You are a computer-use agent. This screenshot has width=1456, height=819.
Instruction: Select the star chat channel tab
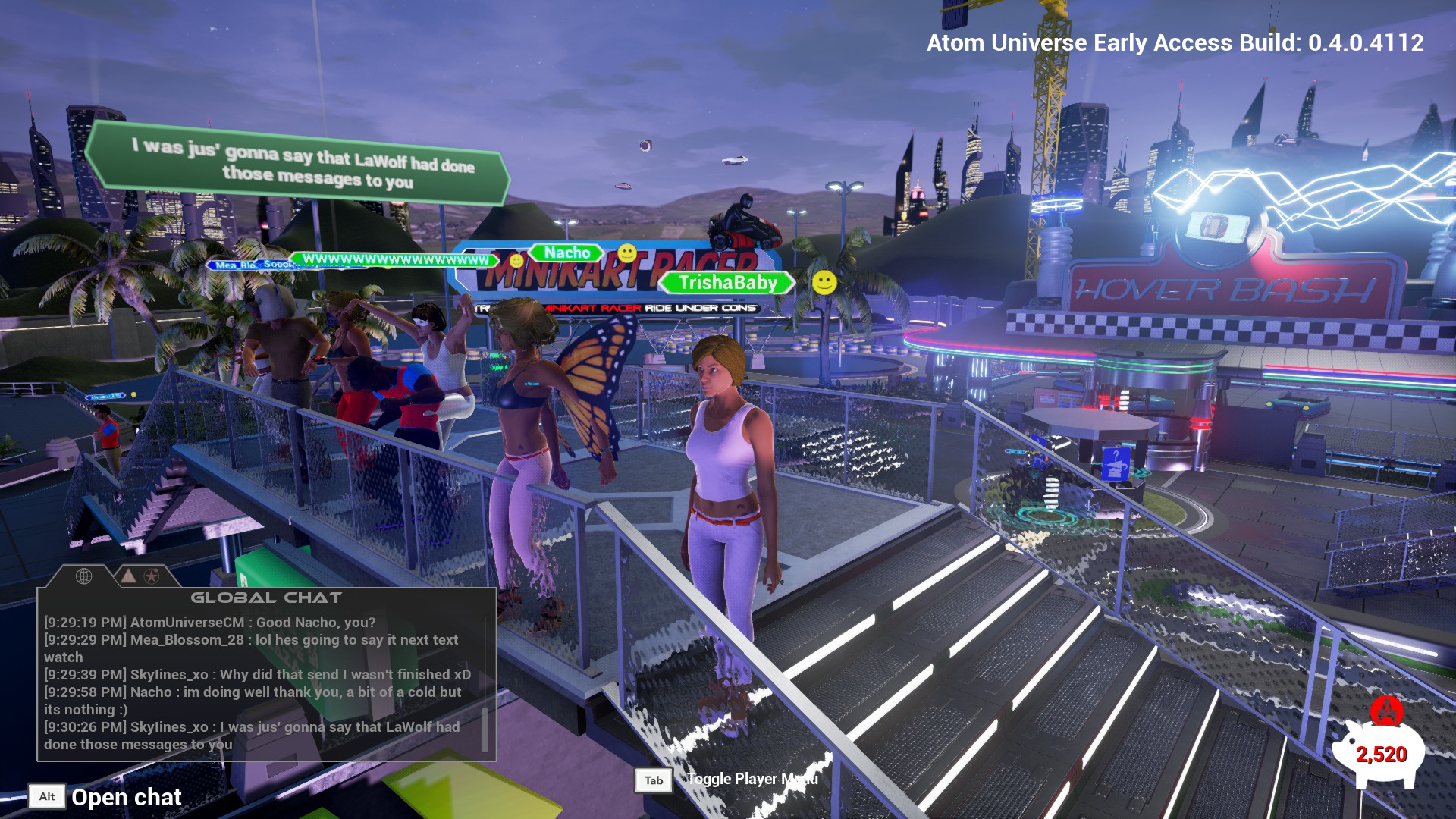[x=152, y=576]
